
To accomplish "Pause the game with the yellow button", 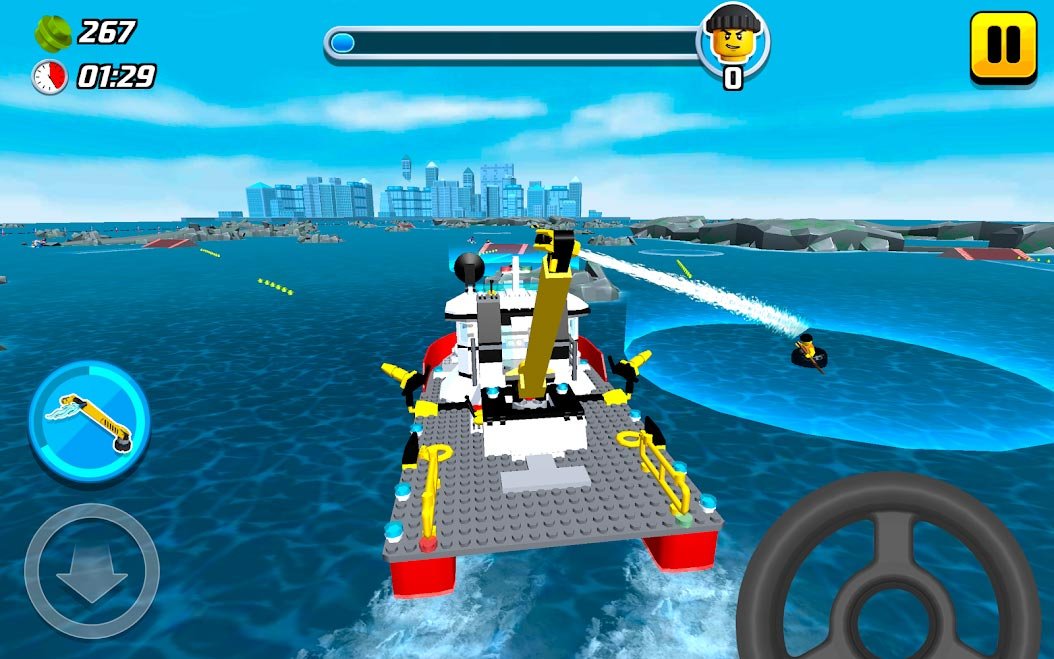I will point(1003,45).
